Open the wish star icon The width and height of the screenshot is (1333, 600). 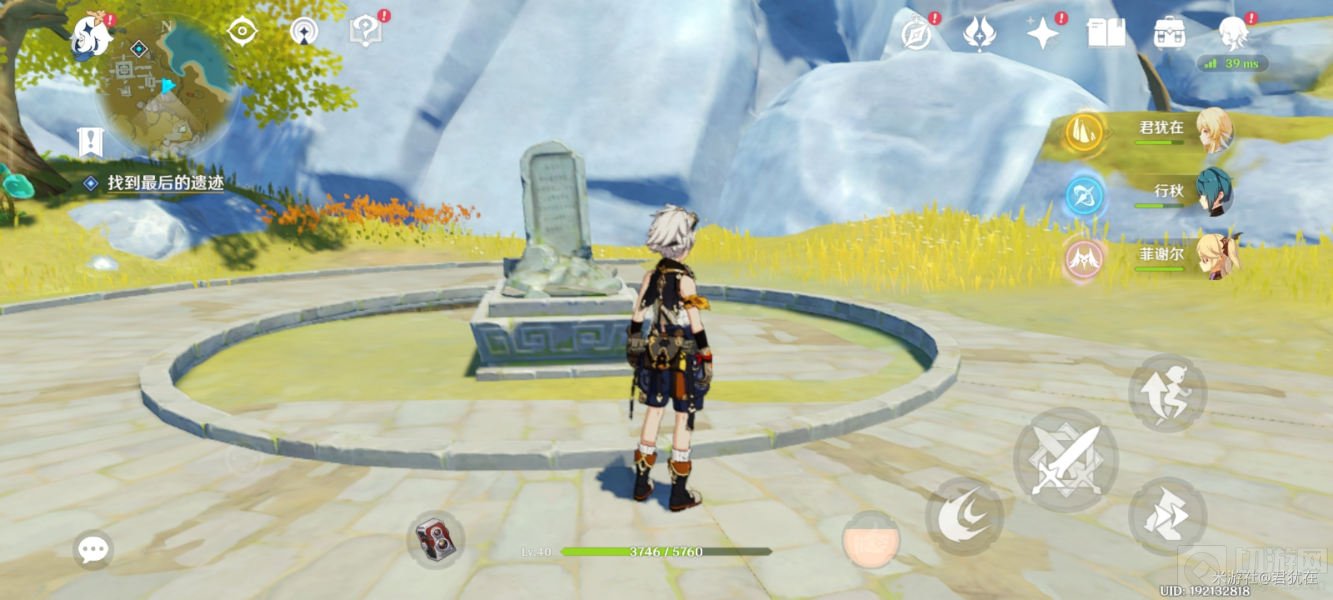pos(1043,33)
